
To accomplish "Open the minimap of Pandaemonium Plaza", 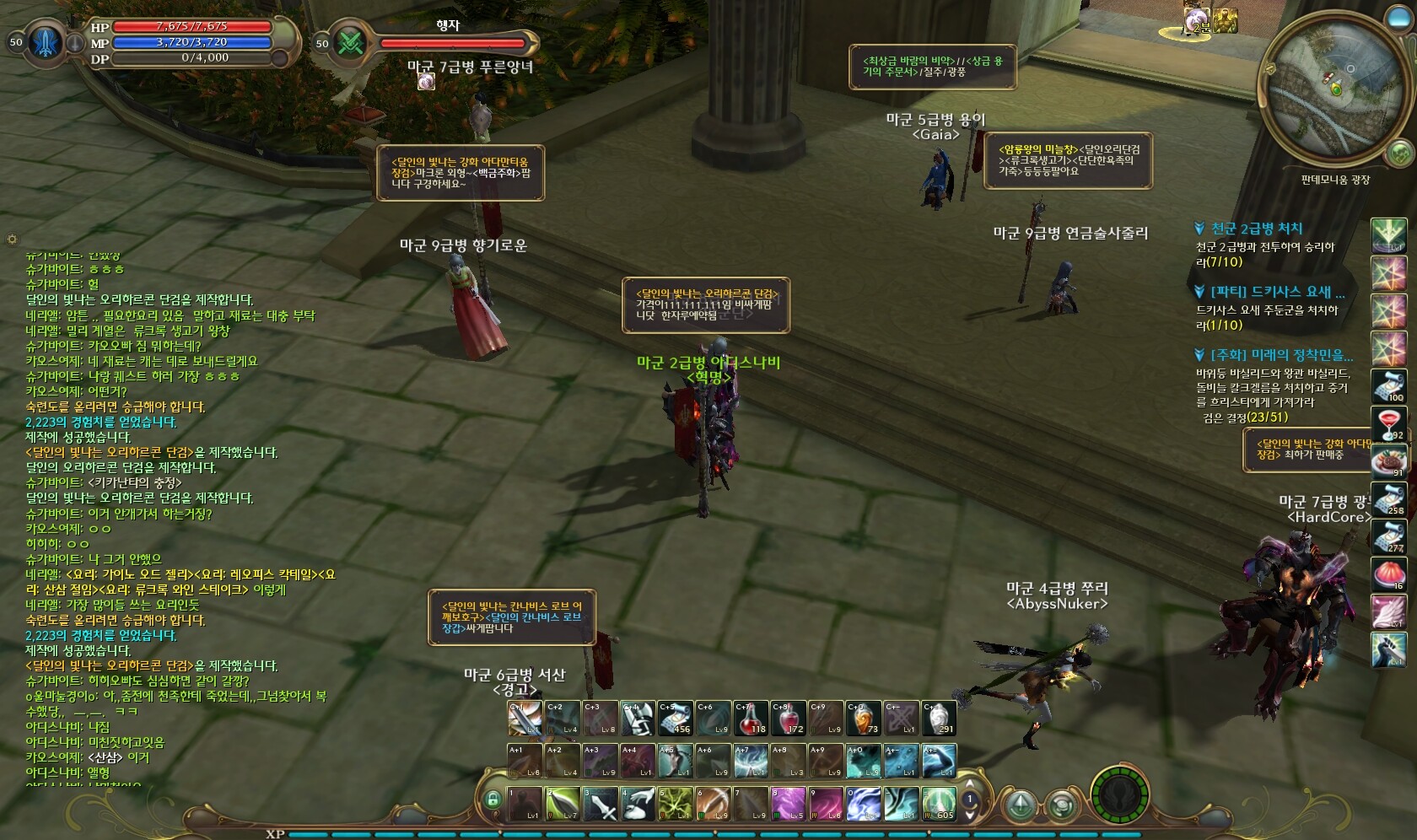I will point(1333,89).
